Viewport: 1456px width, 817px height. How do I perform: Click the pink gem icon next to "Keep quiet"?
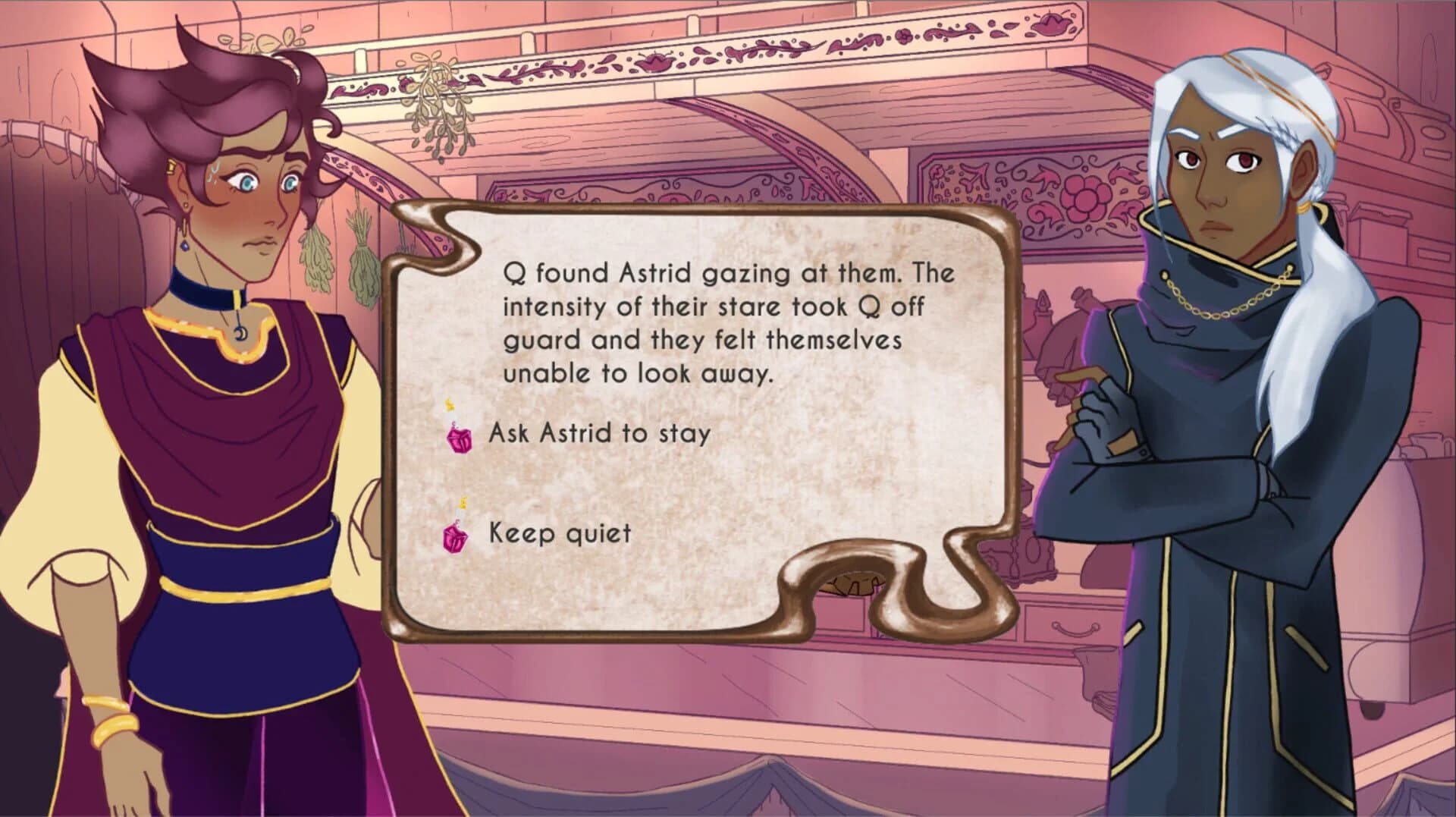tap(454, 538)
